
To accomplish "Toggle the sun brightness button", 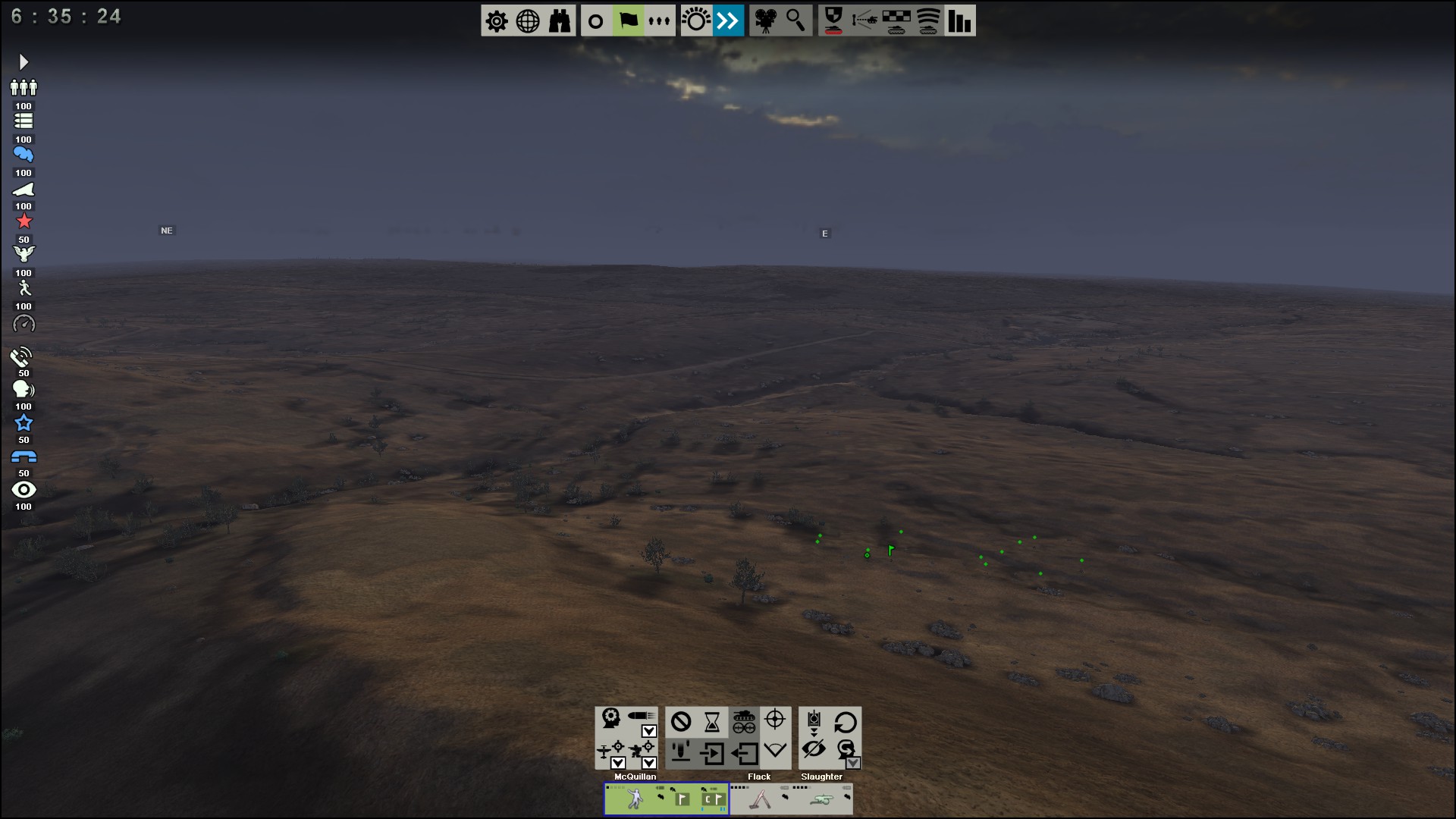I will click(695, 21).
